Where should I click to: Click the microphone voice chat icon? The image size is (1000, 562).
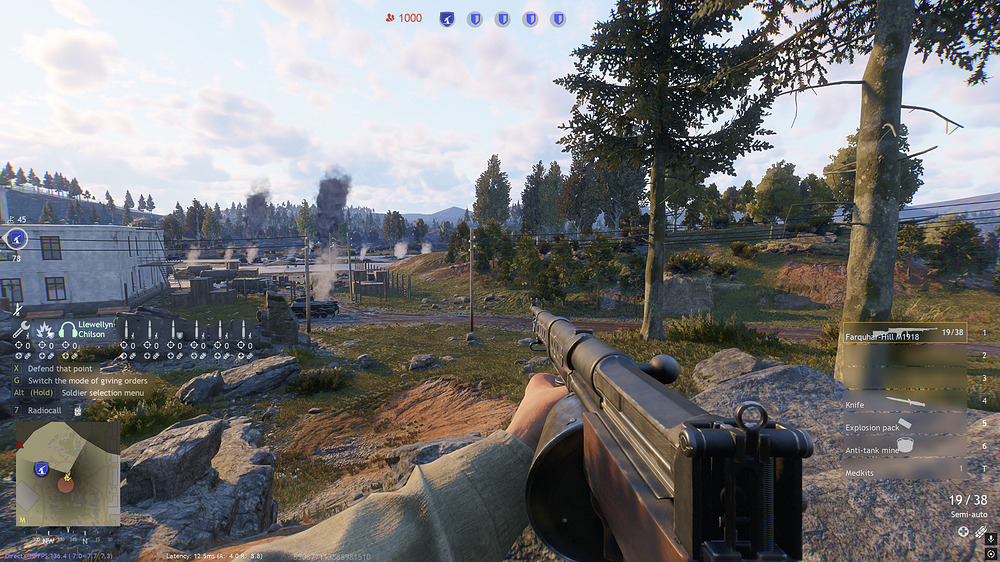tap(990, 538)
